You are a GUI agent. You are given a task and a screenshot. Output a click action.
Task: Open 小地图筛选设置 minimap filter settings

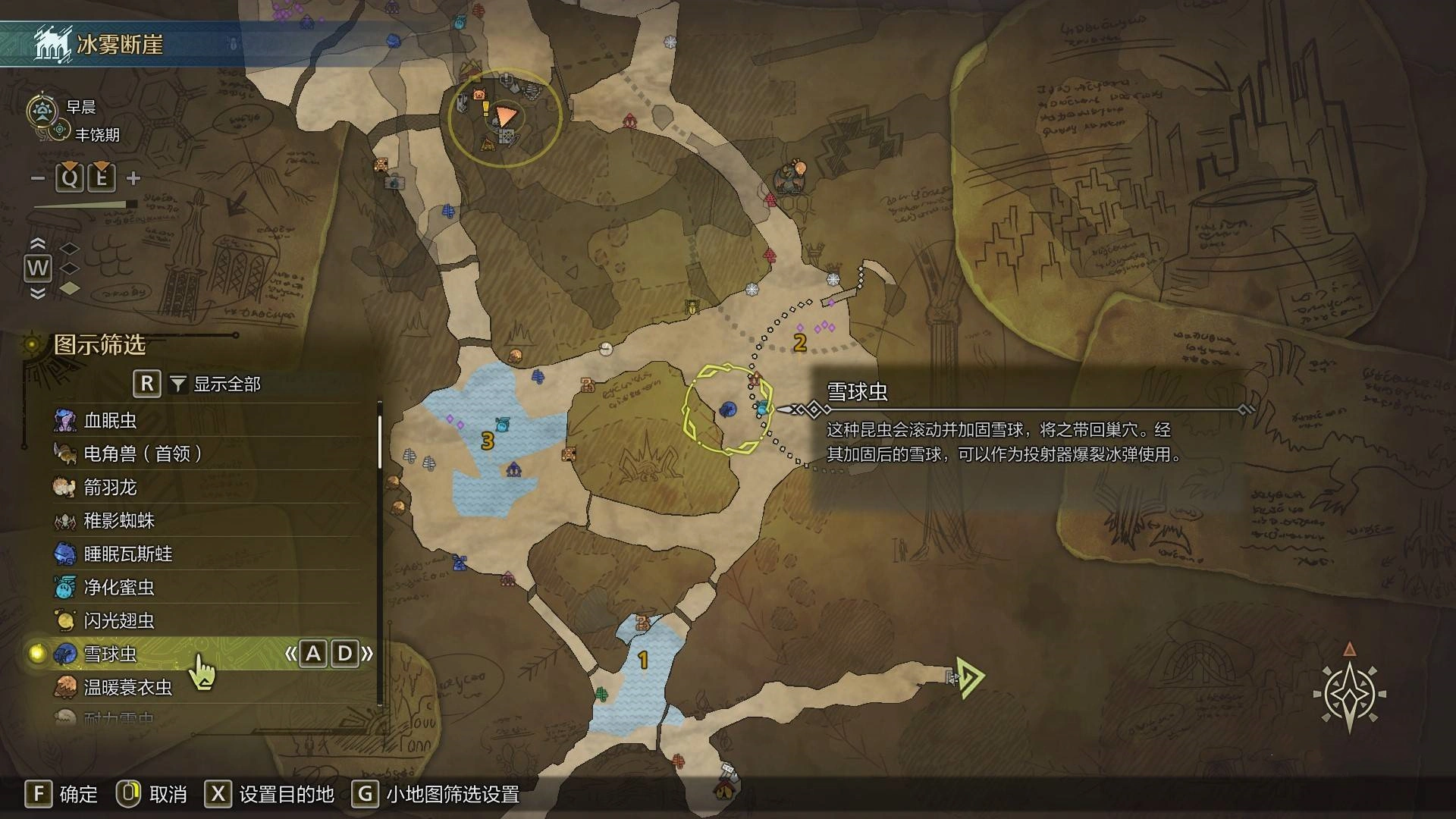coord(438,794)
